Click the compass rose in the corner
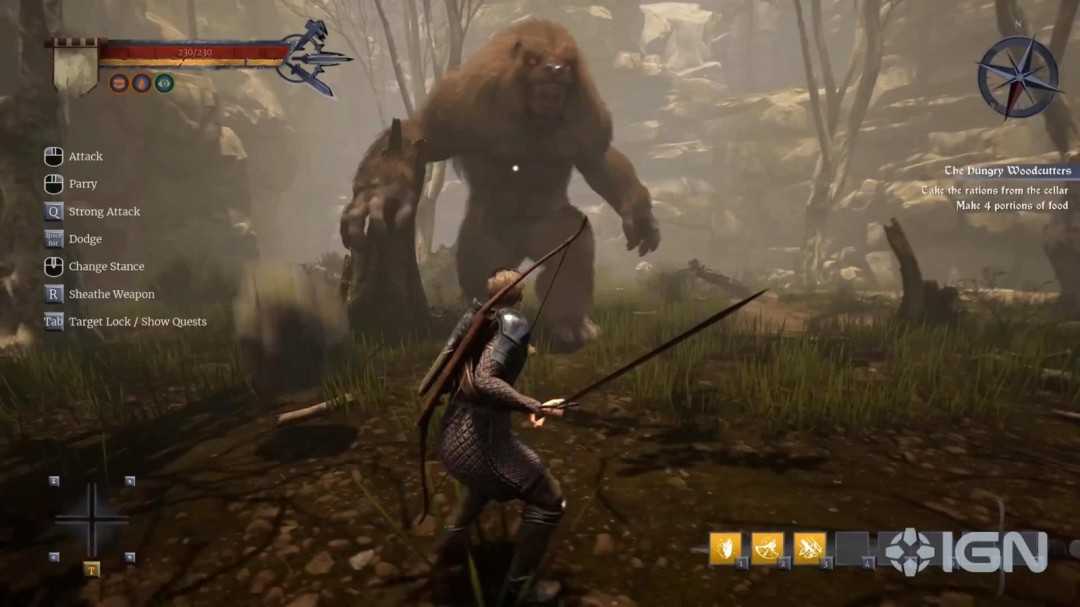The width and height of the screenshot is (1080, 607). [x=1018, y=77]
